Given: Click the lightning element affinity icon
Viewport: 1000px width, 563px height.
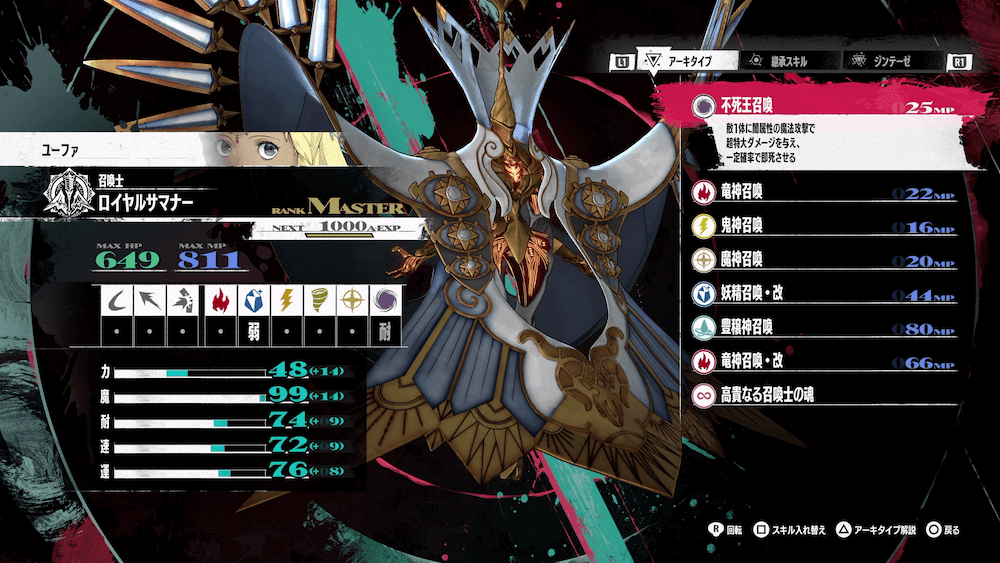Looking at the screenshot, I should 285,300.
